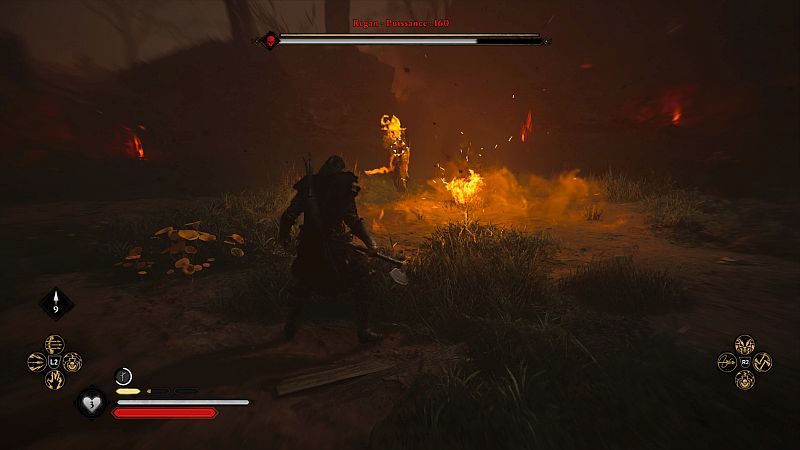
Task: Activate the left ranged ability with fanned arrows
Action: point(37,362)
